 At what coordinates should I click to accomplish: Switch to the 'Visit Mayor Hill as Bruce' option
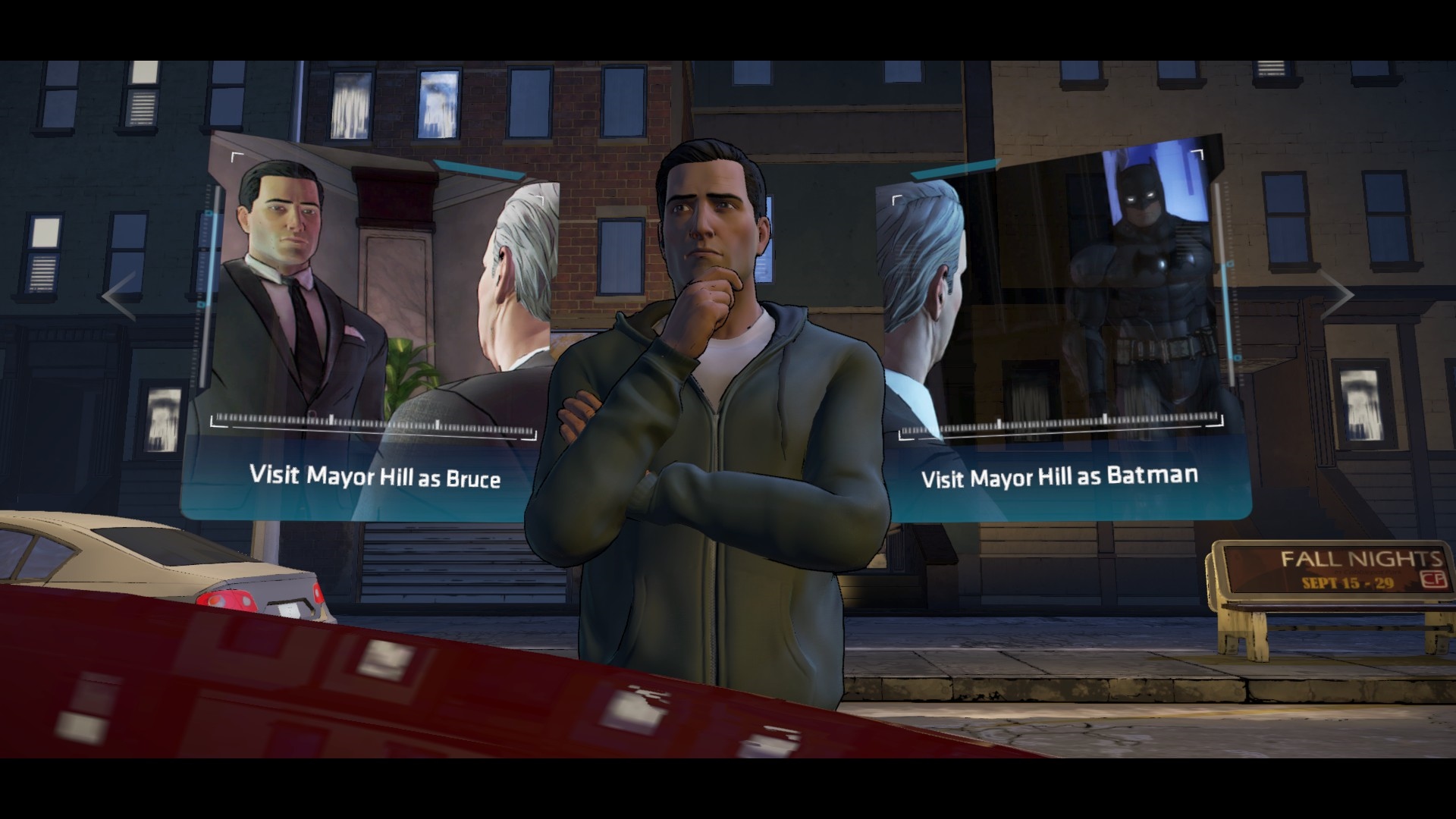(x=375, y=476)
